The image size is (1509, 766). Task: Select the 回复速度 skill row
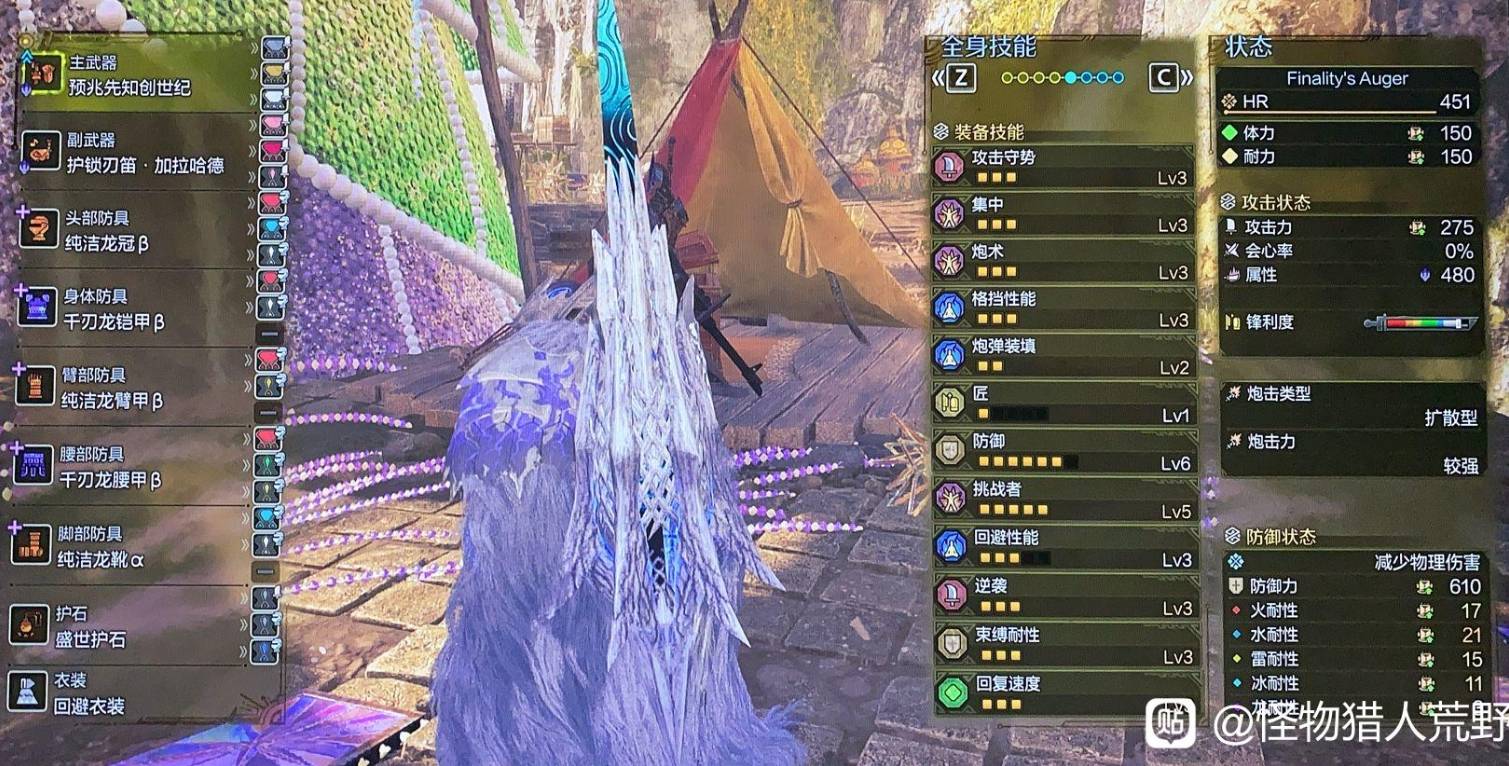click(1064, 693)
